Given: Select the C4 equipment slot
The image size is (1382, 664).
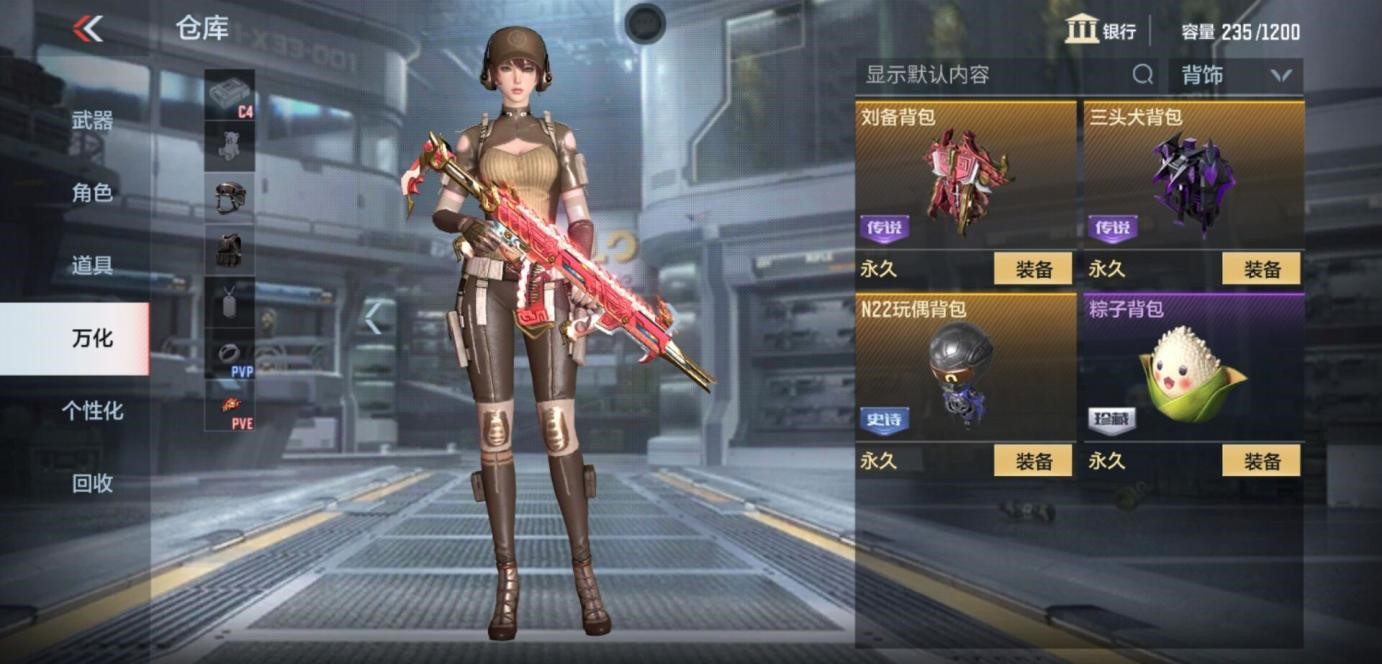Looking at the screenshot, I should click(230, 95).
